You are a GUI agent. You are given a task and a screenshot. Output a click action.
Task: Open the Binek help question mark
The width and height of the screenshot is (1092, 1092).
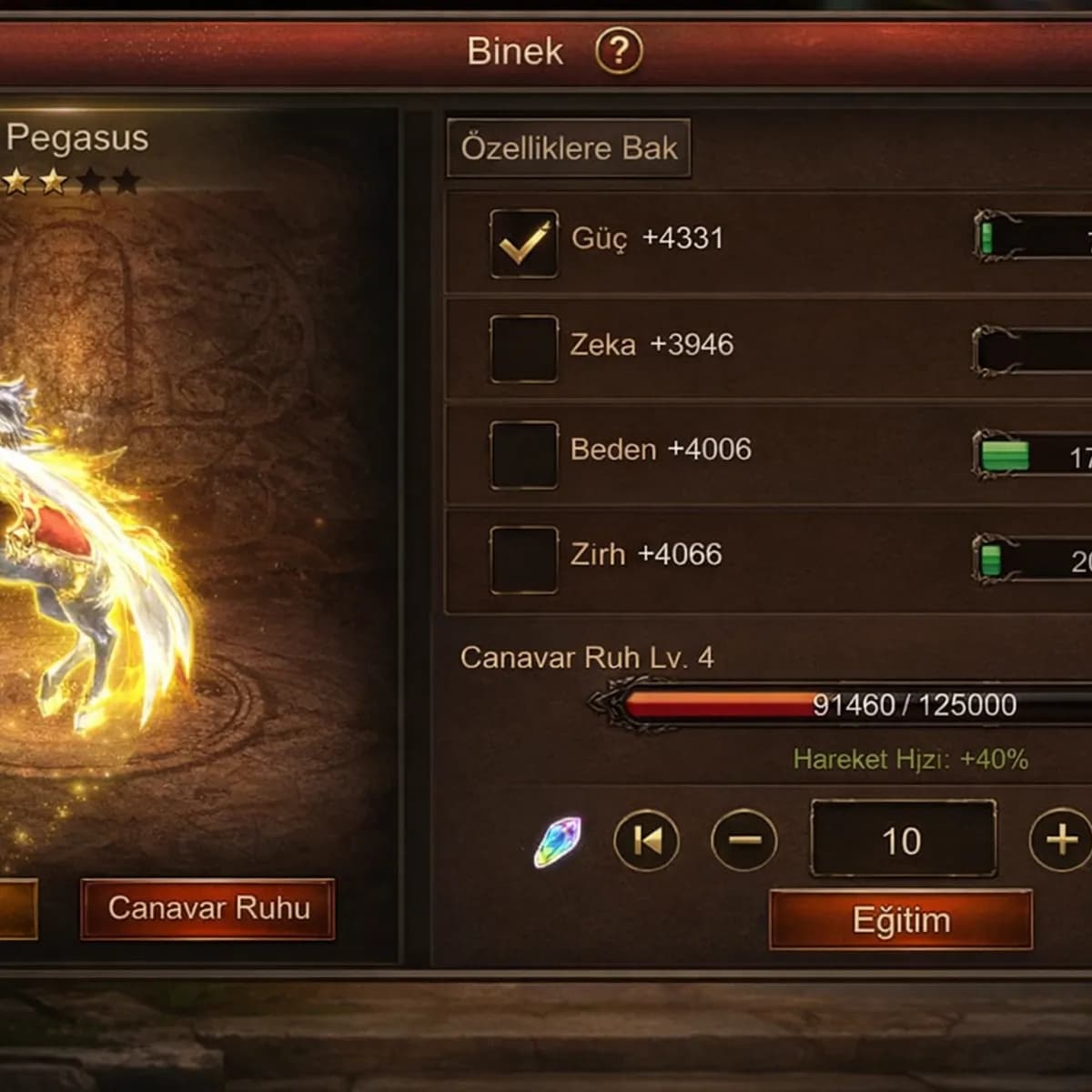tap(619, 51)
